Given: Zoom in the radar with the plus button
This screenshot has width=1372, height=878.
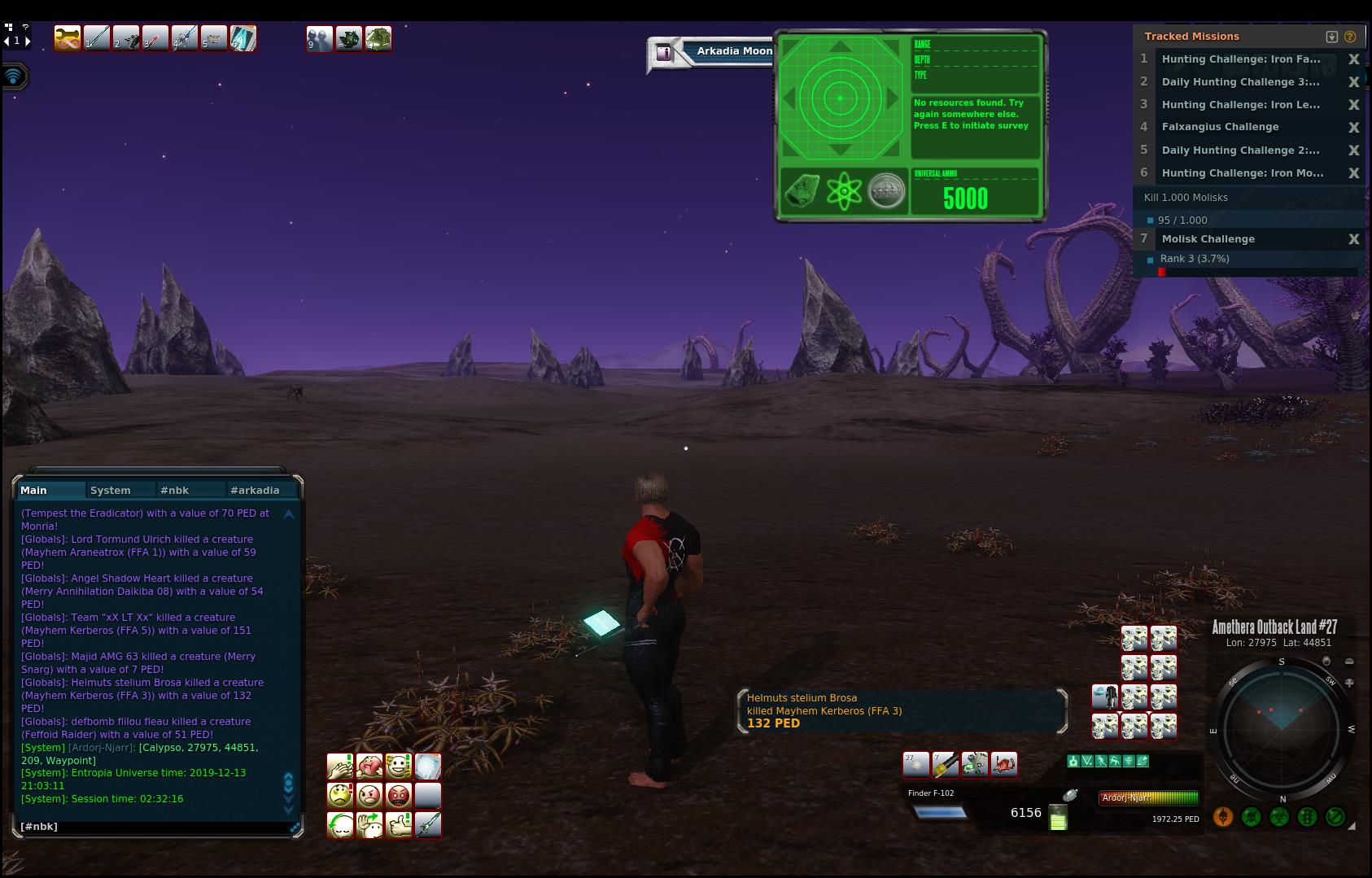Looking at the screenshot, I should point(1349,683).
